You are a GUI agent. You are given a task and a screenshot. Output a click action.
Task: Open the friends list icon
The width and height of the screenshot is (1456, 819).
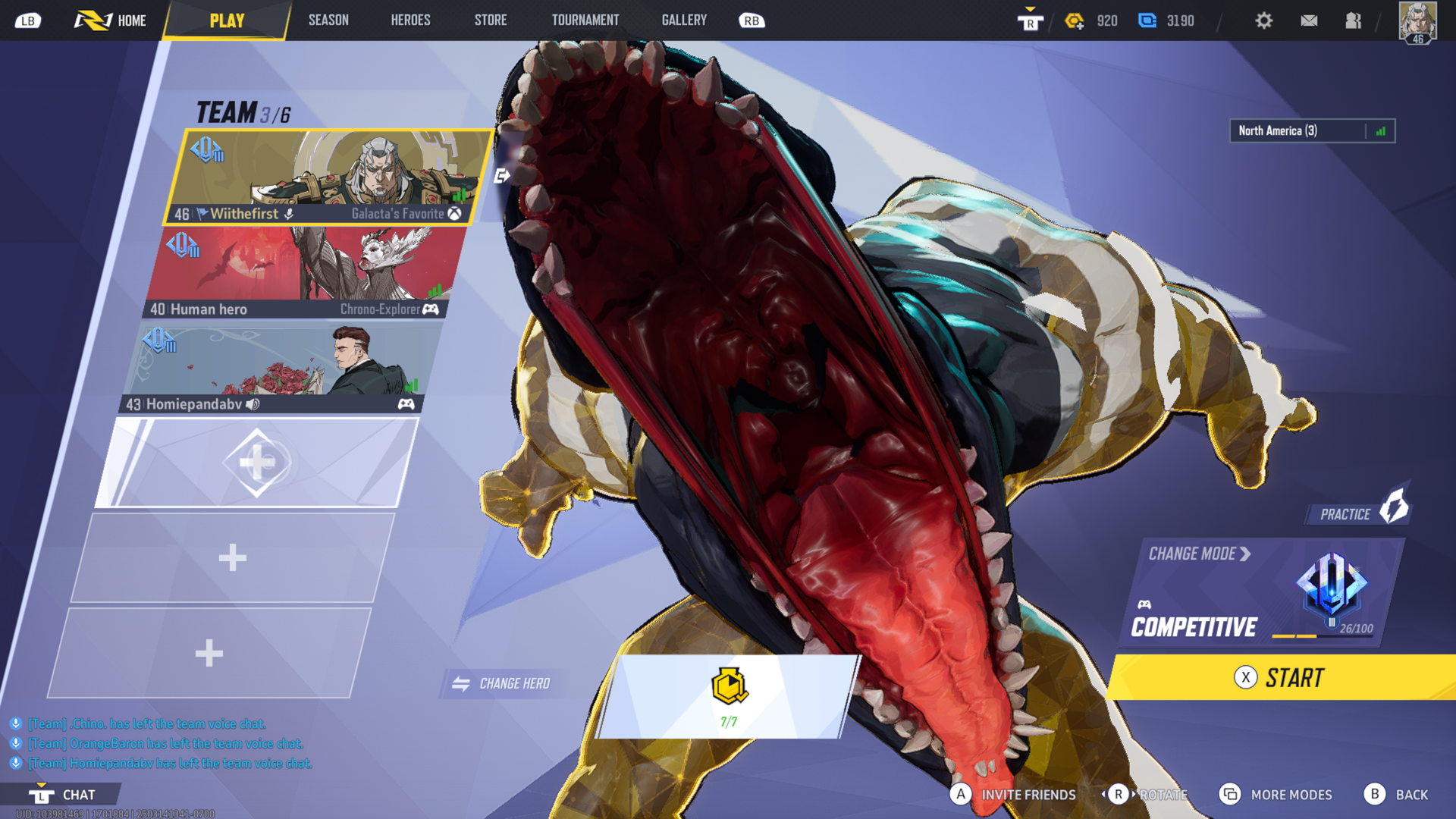(1353, 20)
